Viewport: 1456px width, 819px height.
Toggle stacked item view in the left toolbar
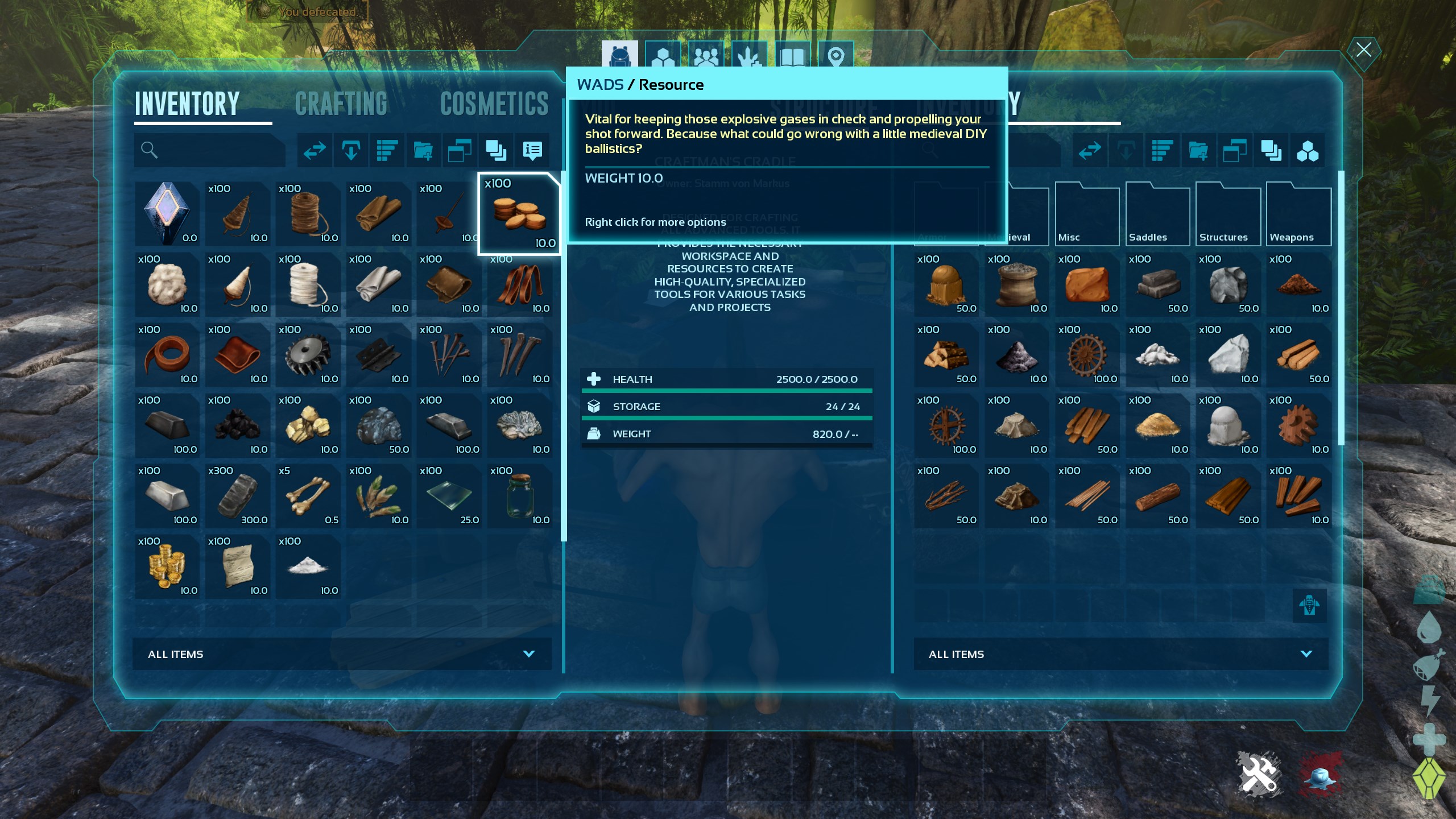click(497, 151)
